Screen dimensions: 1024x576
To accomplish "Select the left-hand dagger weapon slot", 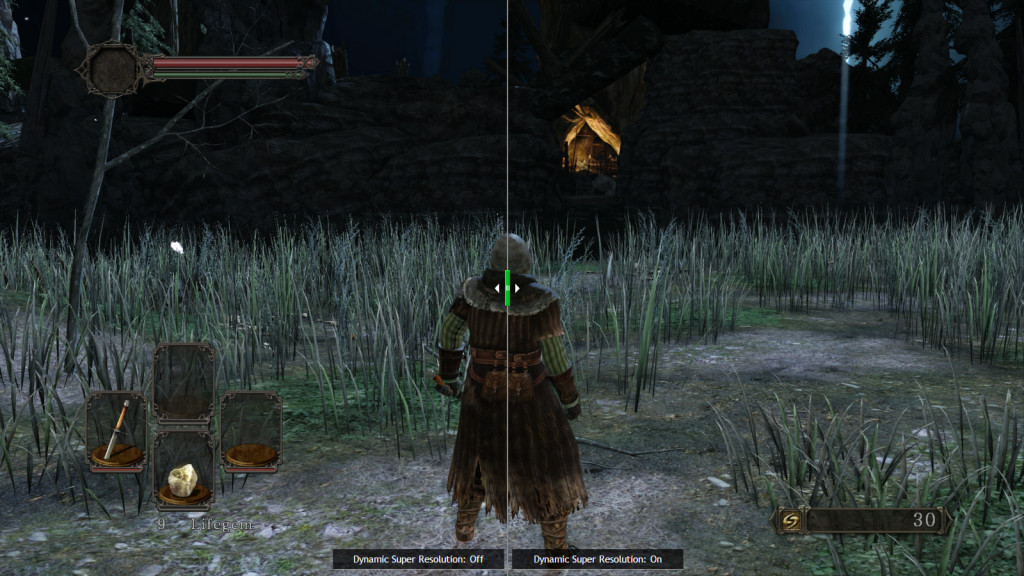I will [116, 430].
